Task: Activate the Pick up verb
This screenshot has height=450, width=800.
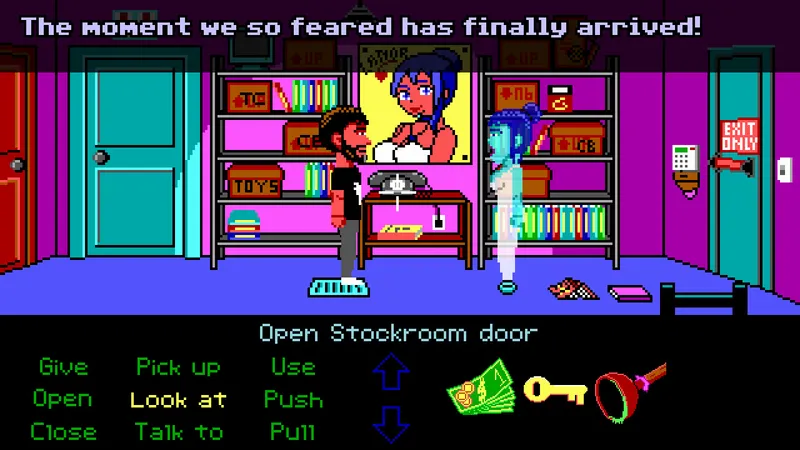Action: pyautogui.click(x=178, y=367)
